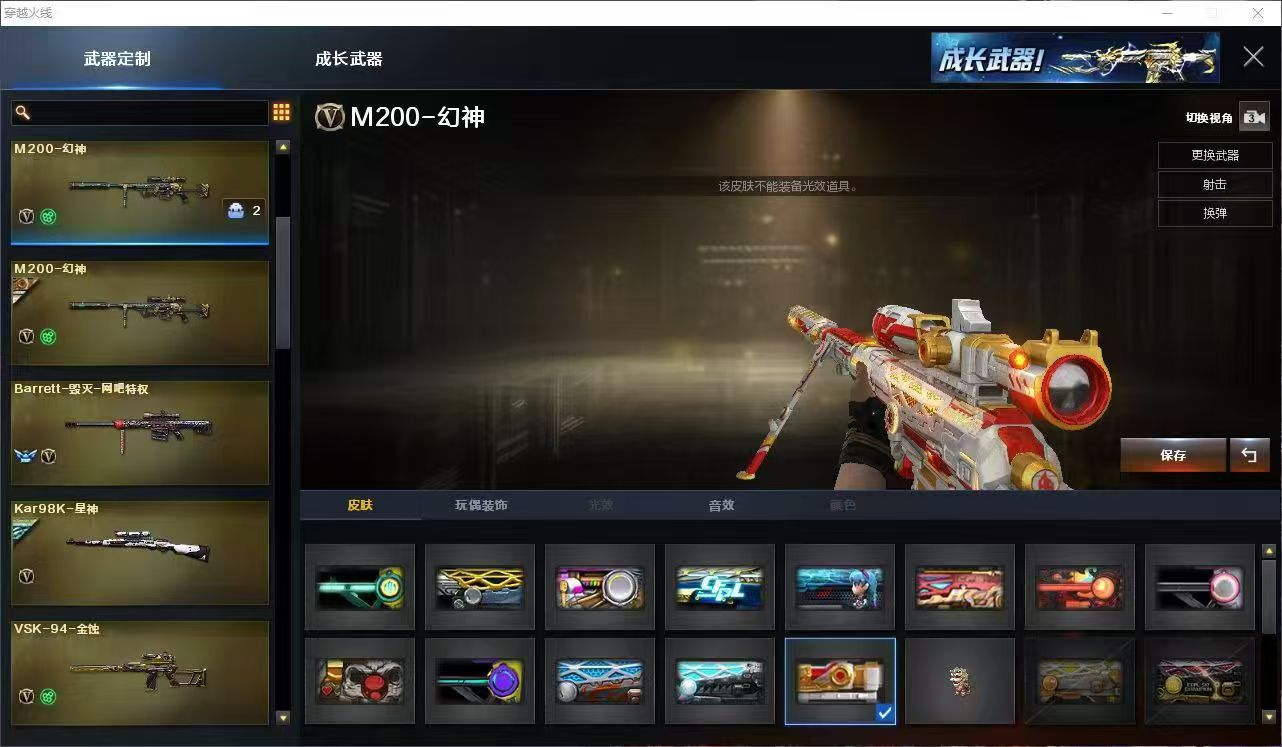Image resolution: width=1282 pixels, height=747 pixels.
Task: Choose the CFL logo skin thumbnail
Action: pyautogui.click(x=720, y=587)
